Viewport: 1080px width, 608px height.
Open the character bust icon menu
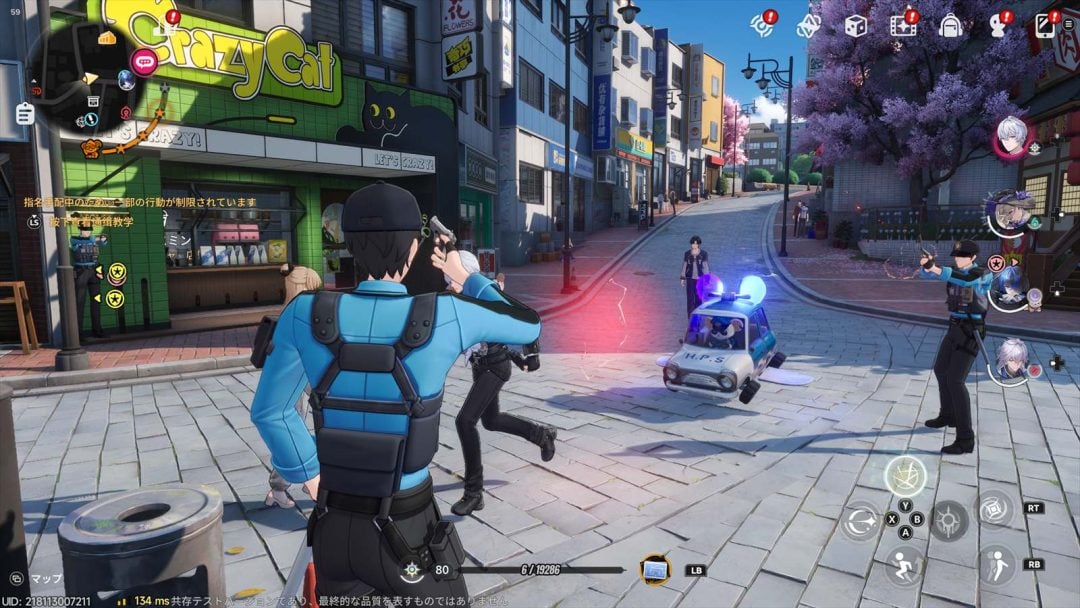[x=998, y=26]
